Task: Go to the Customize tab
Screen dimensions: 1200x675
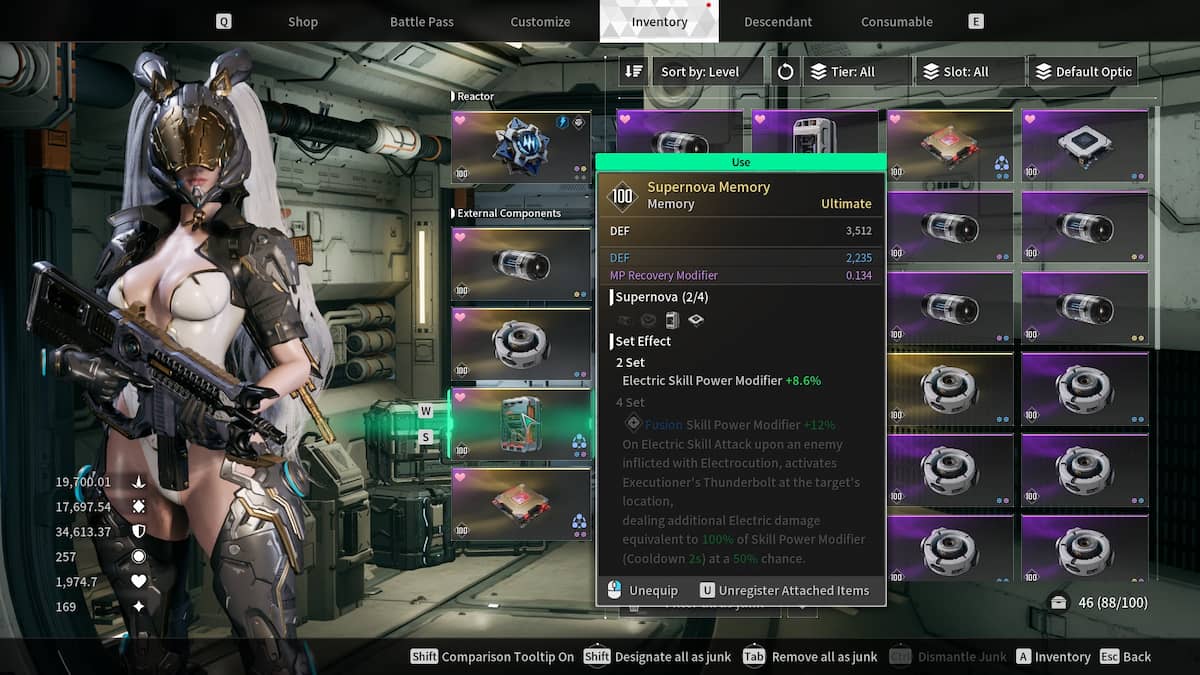Action: tap(540, 22)
